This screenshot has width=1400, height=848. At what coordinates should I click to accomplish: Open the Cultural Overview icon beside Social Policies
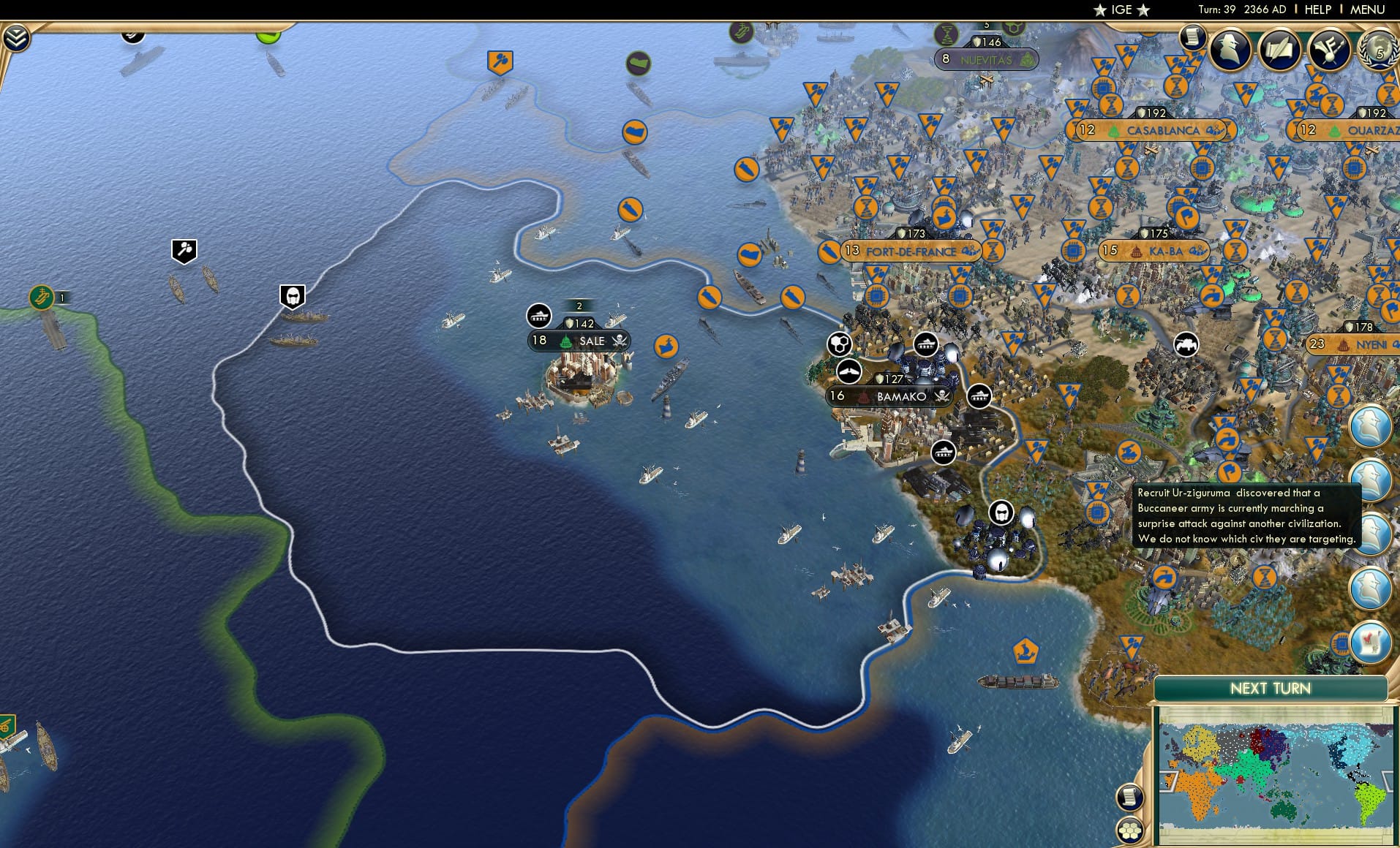[x=1330, y=50]
